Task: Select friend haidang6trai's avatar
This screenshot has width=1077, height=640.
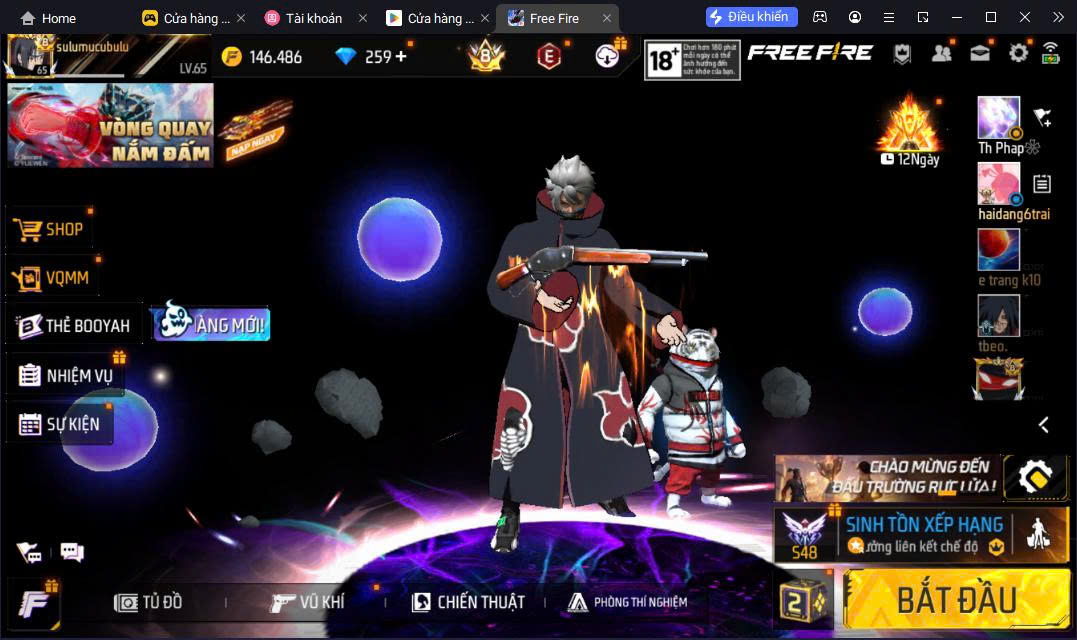Action: click(998, 184)
